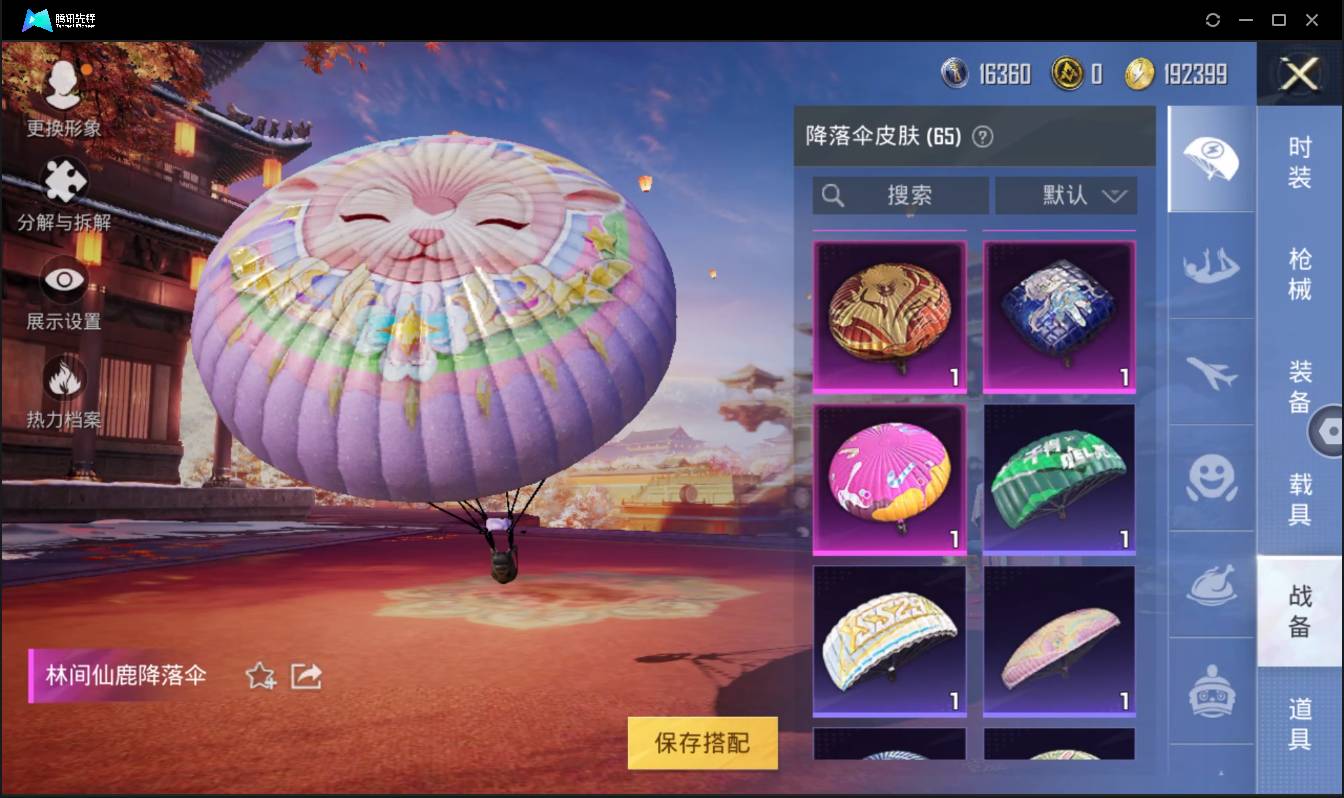This screenshot has width=1344, height=798.
Task: Select the parachute skins category icon
Action: coord(1211,158)
